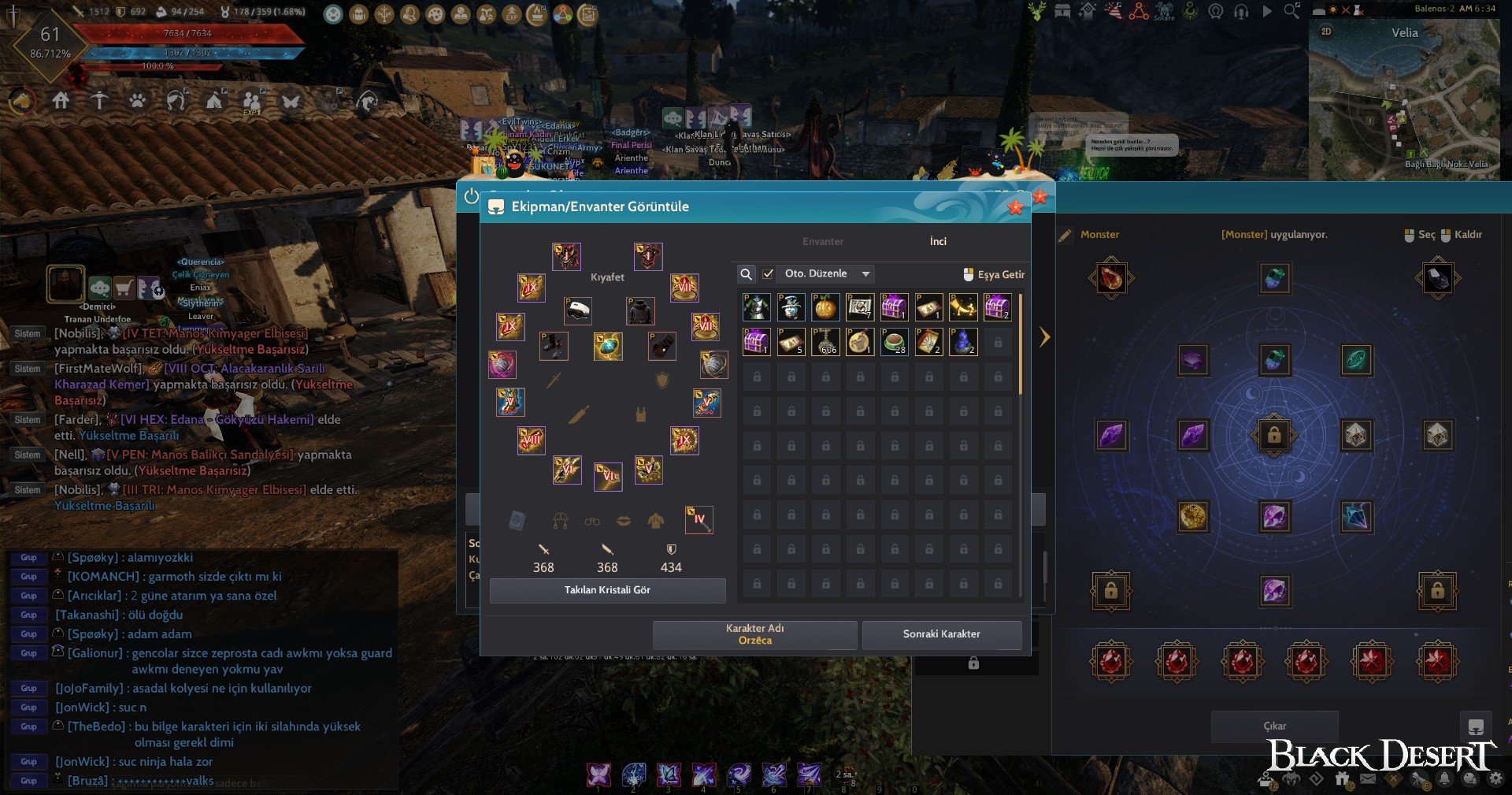1512x795 pixels.
Task: Click the Çıkar button in crystal panel
Action: click(1274, 726)
